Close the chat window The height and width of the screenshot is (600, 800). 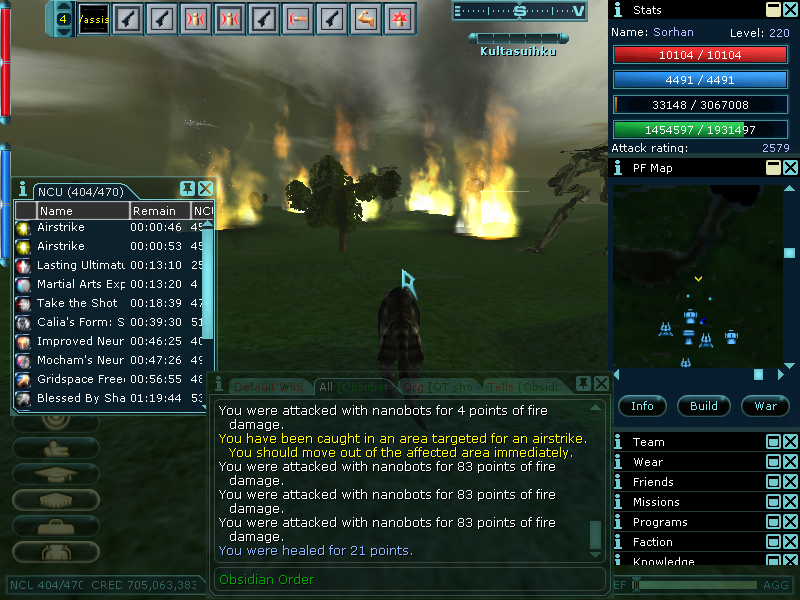click(601, 384)
